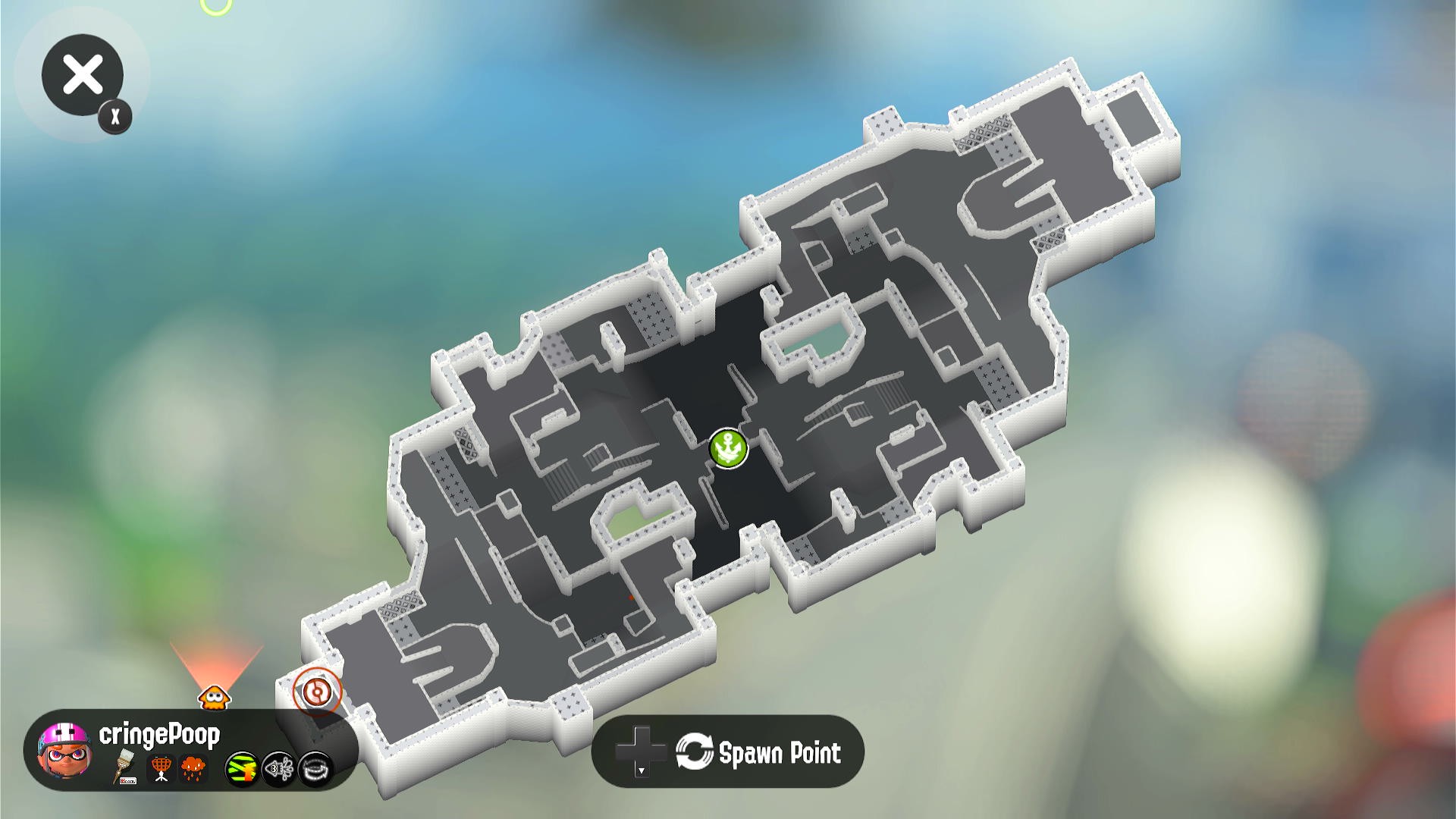The height and width of the screenshot is (819, 1456).
Task: Click the cringePoop player name
Action: (x=159, y=734)
